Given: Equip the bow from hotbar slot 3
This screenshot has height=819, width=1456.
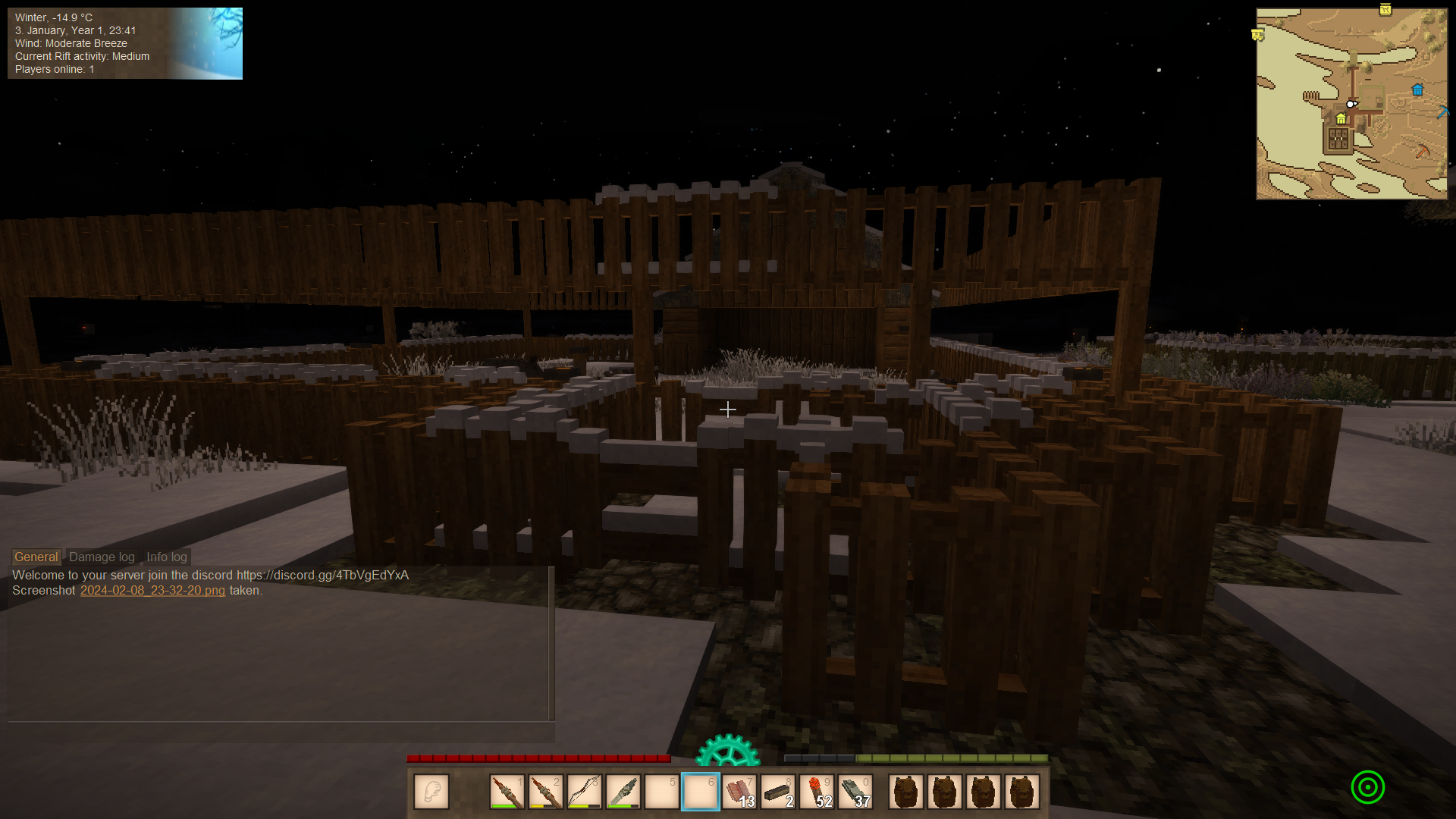Looking at the screenshot, I should pos(584,792).
